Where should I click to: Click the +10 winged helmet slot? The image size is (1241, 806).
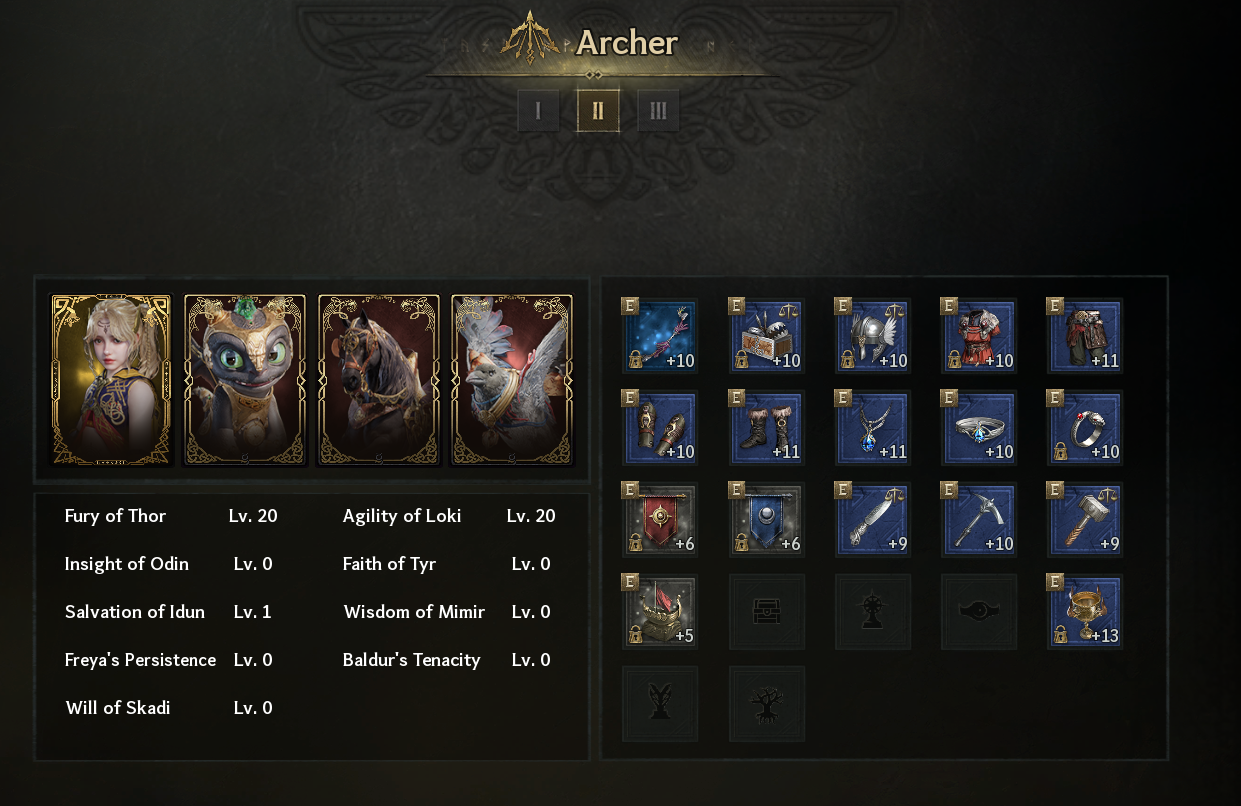(x=873, y=336)
